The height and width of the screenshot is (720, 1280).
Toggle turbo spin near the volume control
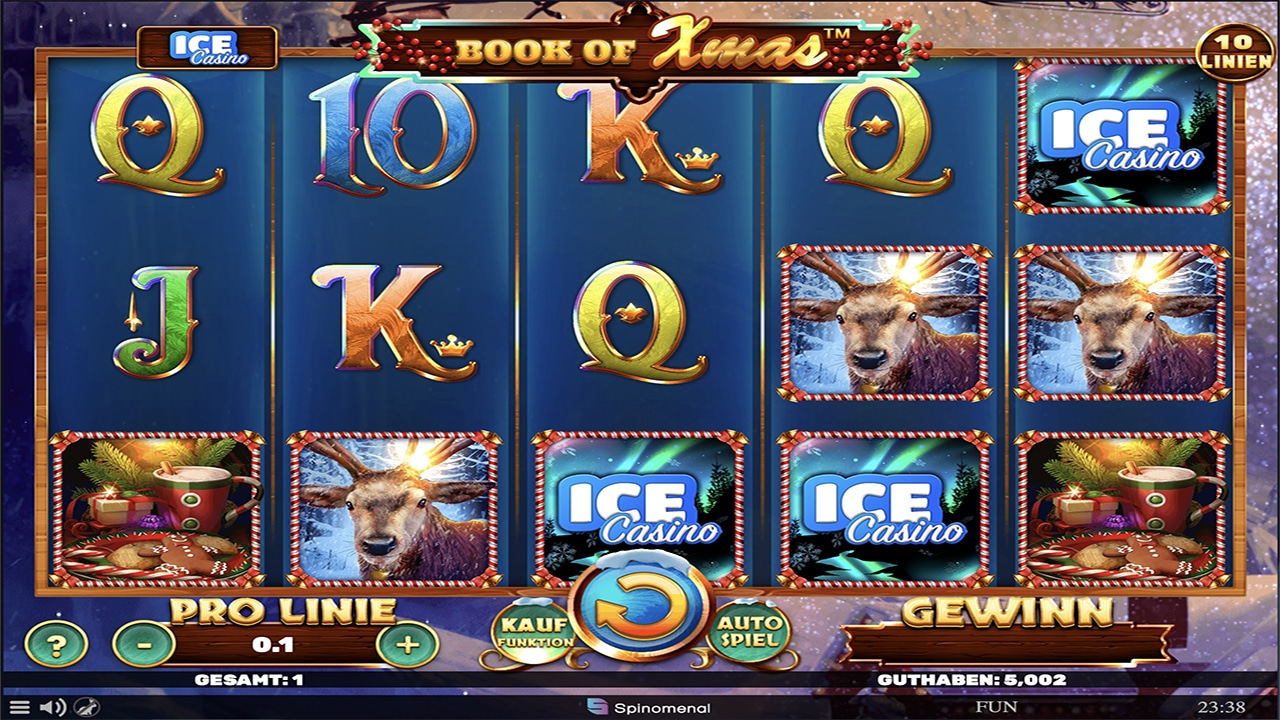pyautogui.click(x=88, y=707)
